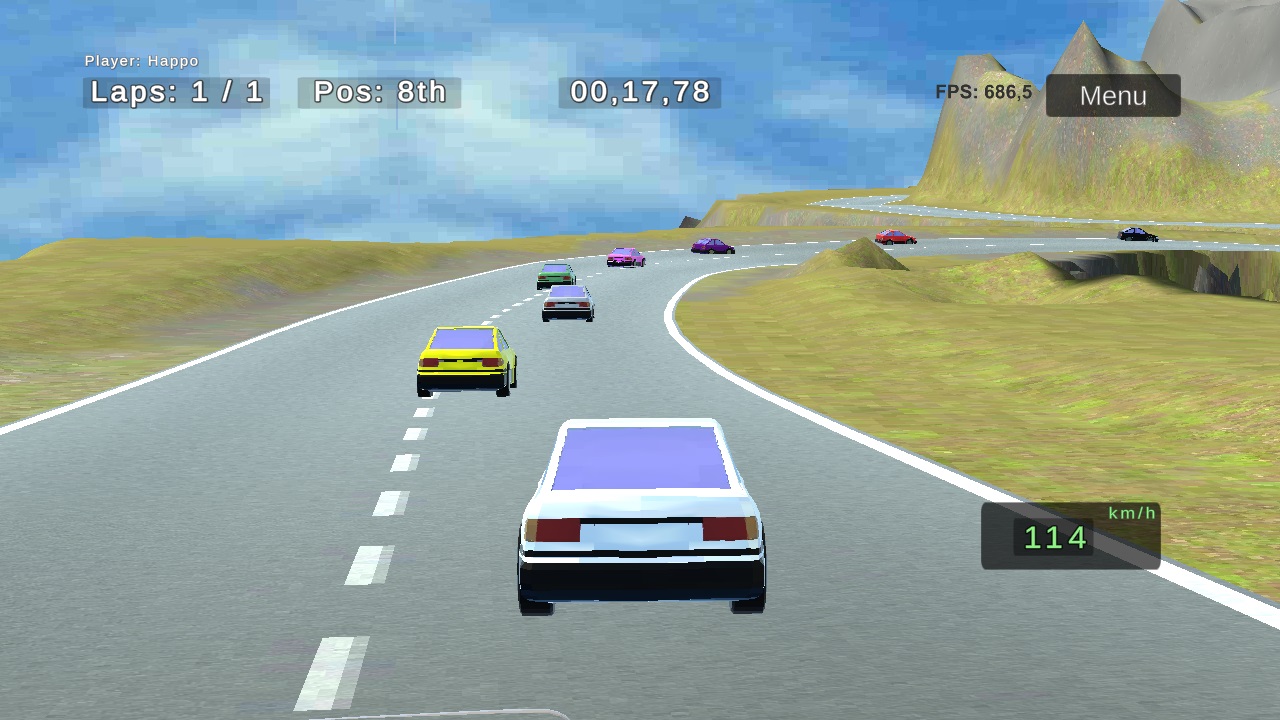Click the race timer display 00,17,78
The height and width of the screenshot is (720, 1280).
pyautogui.click(x=638, y=92)
